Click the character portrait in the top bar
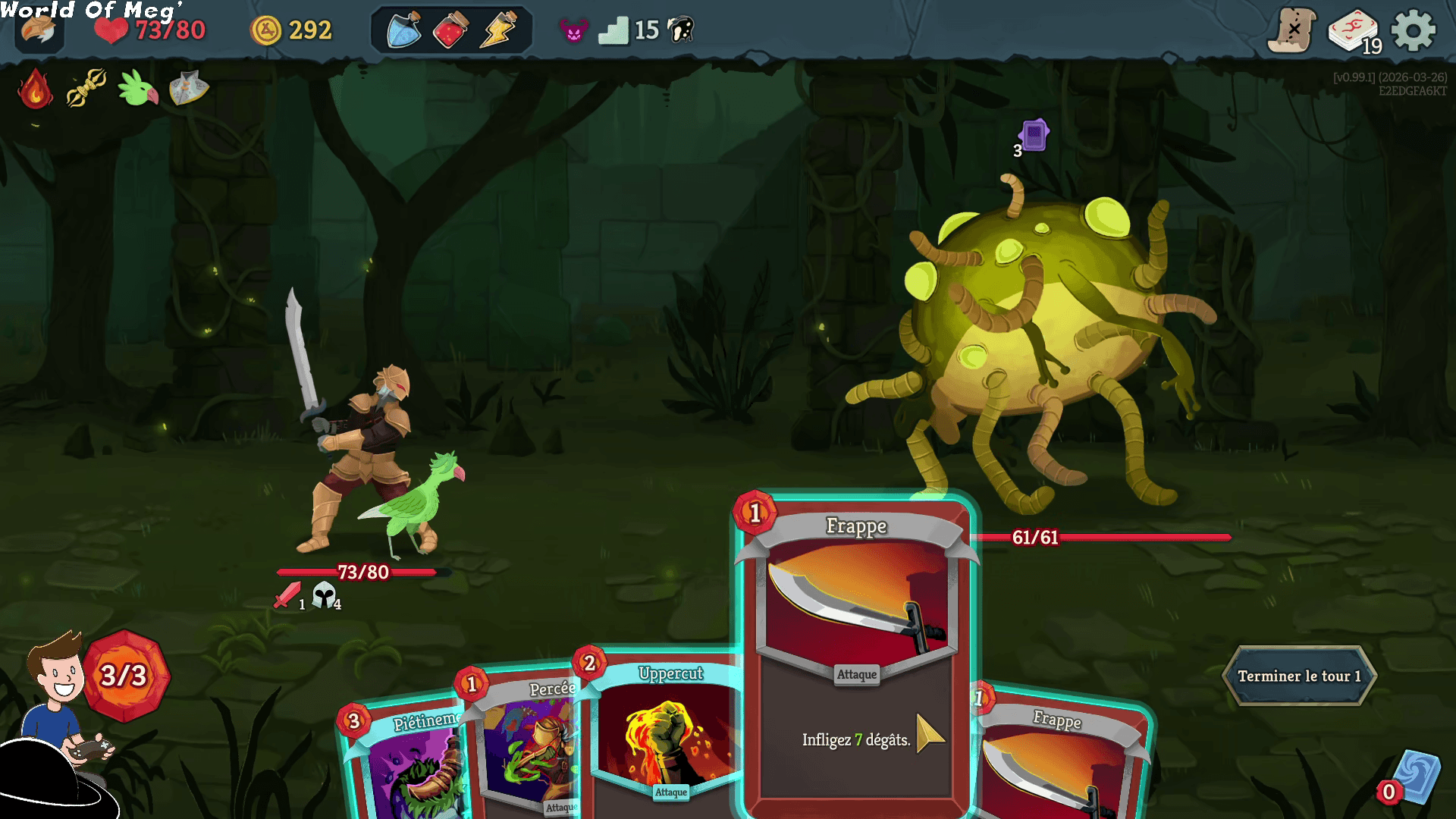Viewport: 1456px width, 819px height. 38,31
